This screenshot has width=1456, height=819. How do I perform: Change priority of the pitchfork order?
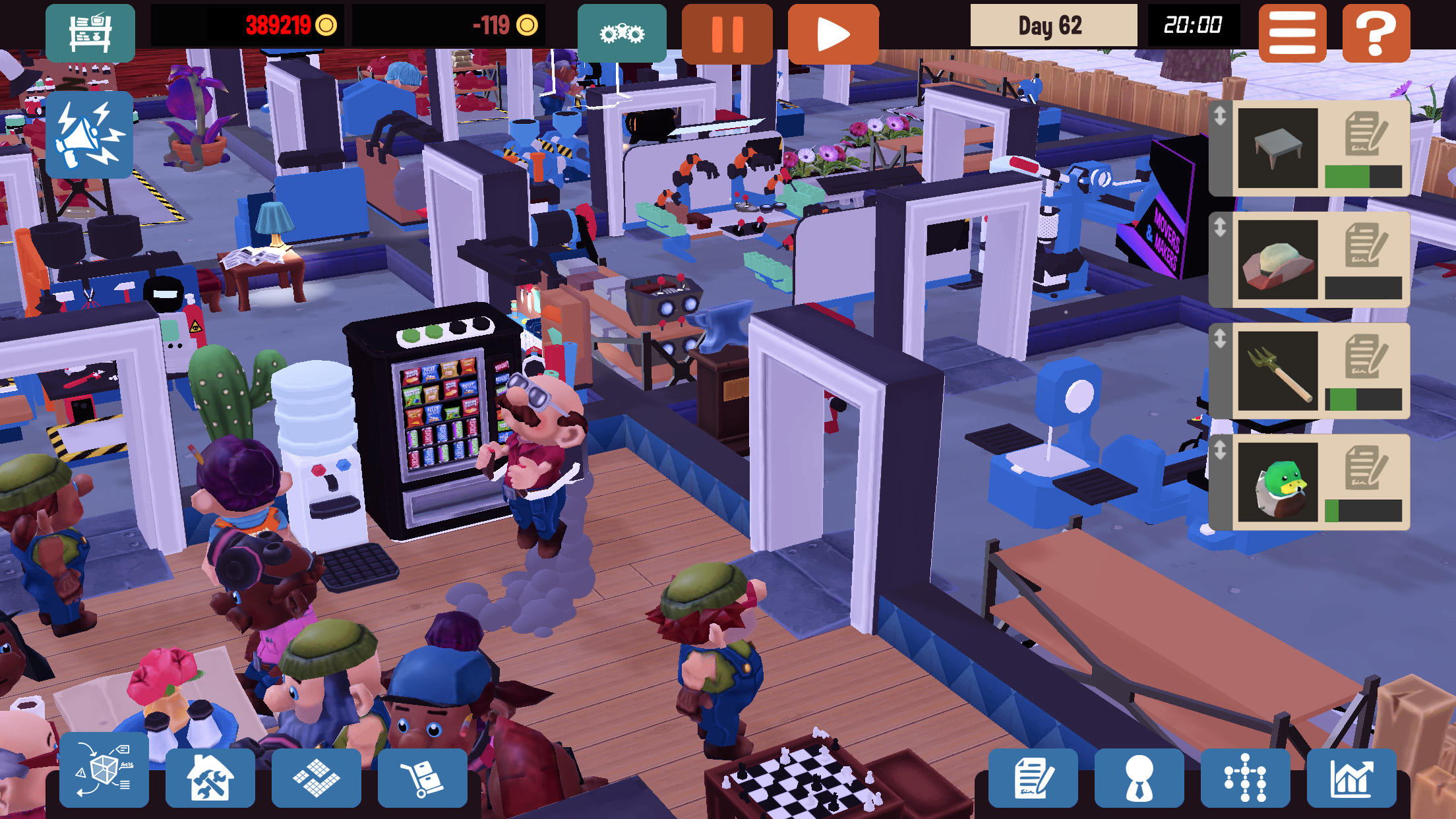[x=1221, y=338]
